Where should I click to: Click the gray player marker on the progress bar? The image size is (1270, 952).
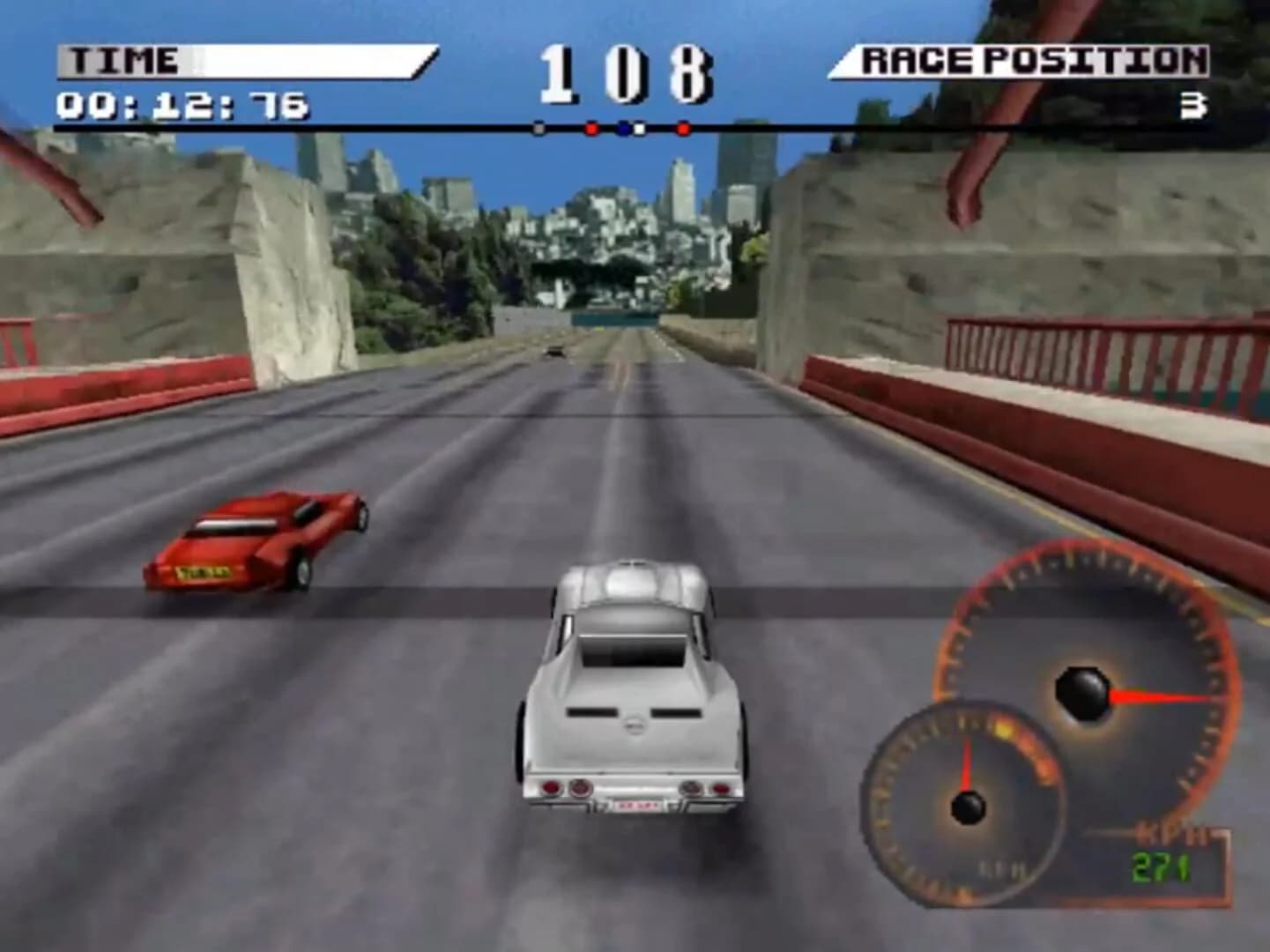pos(538,128)
